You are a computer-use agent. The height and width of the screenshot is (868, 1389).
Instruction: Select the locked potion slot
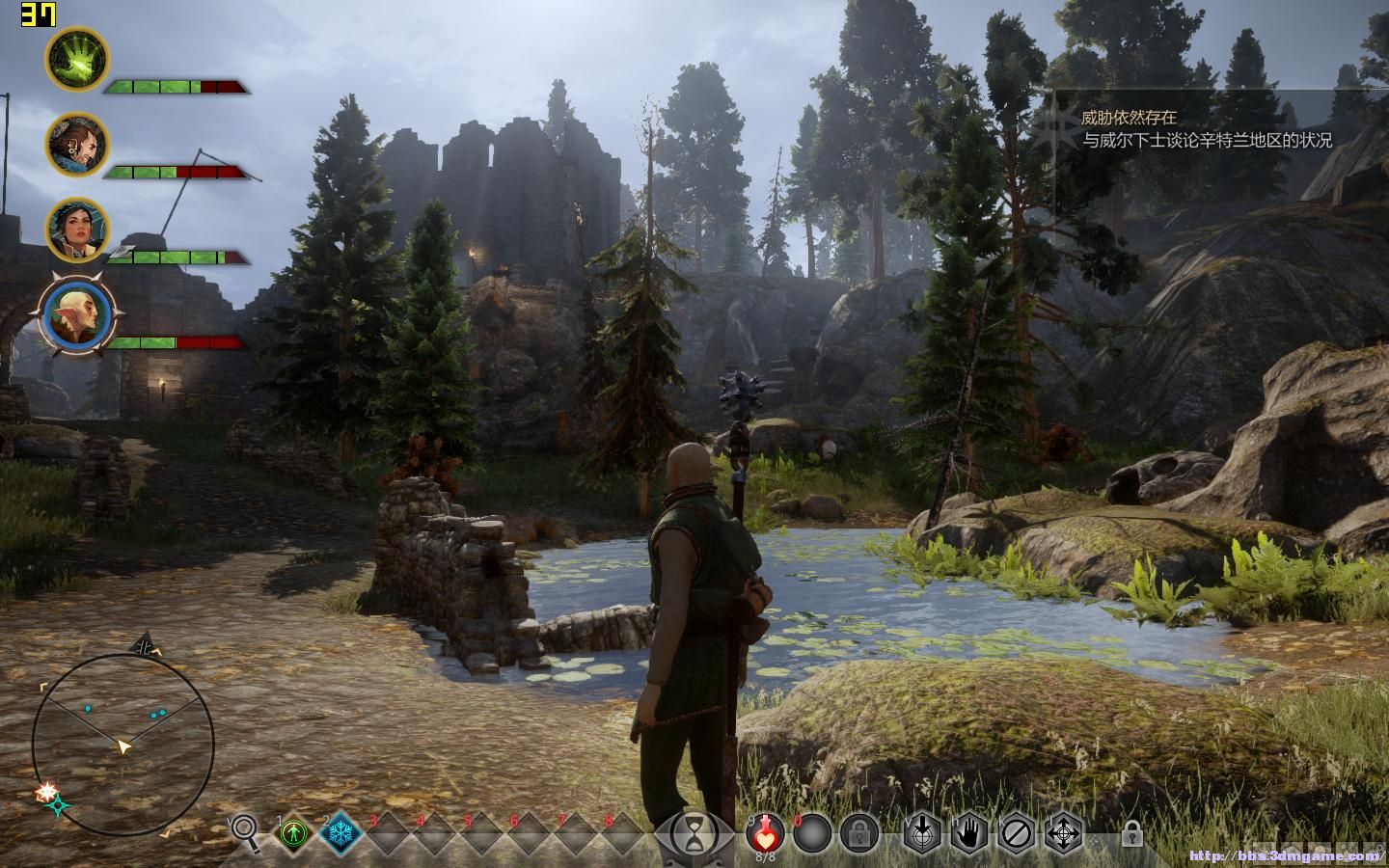pos(858,833)
